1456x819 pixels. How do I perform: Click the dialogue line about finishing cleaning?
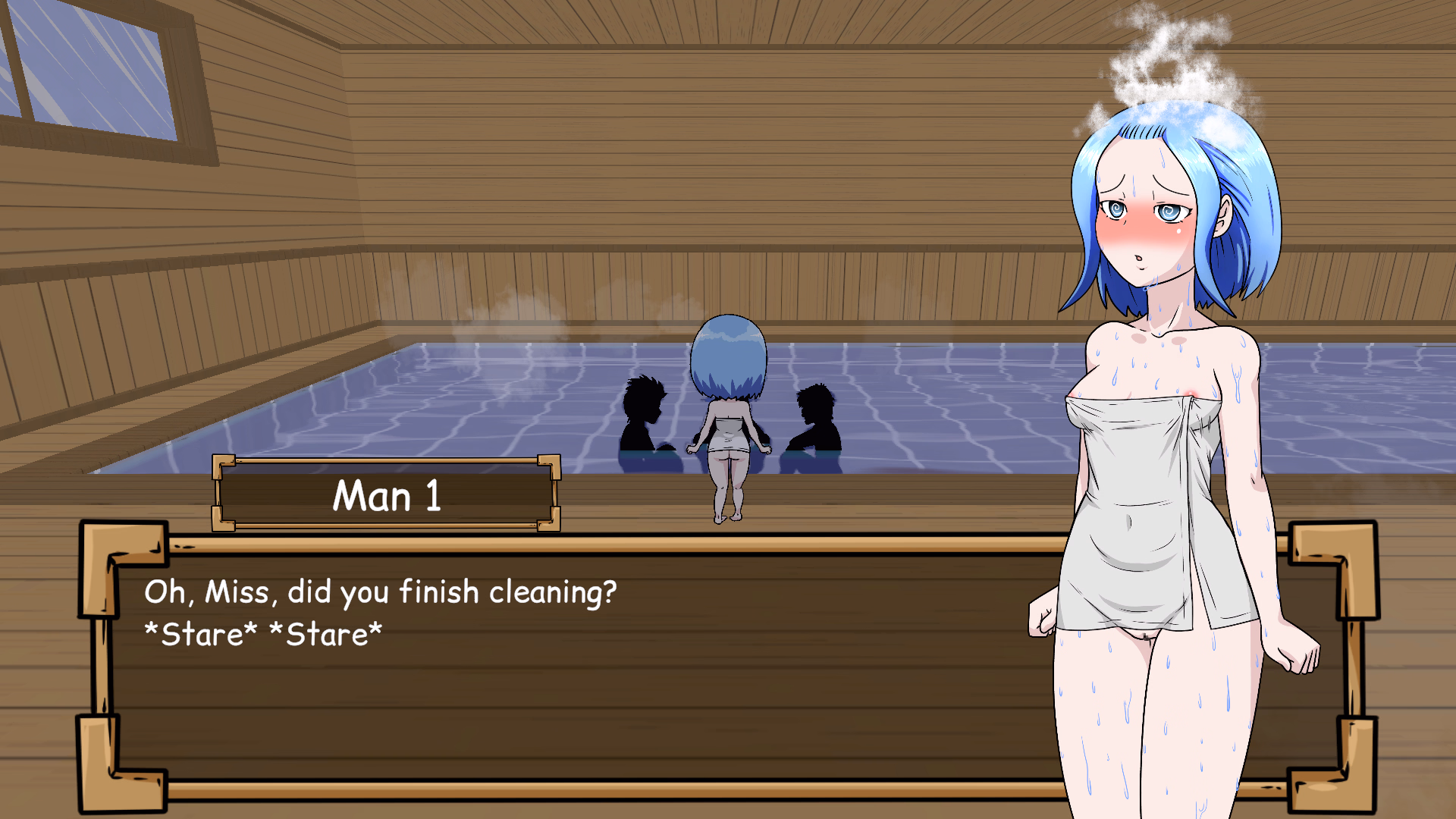379,593
